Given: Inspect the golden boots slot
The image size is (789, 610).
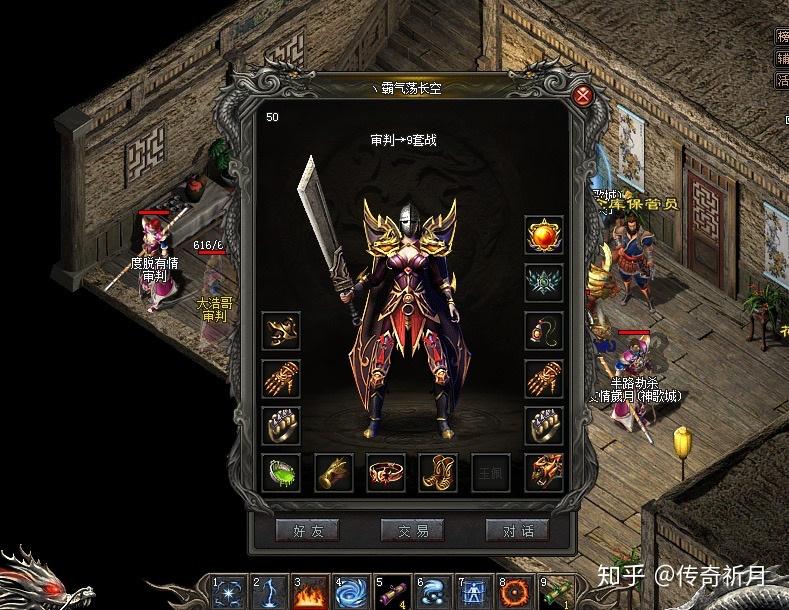Looking at the screenshot, I should click(438, 472).
